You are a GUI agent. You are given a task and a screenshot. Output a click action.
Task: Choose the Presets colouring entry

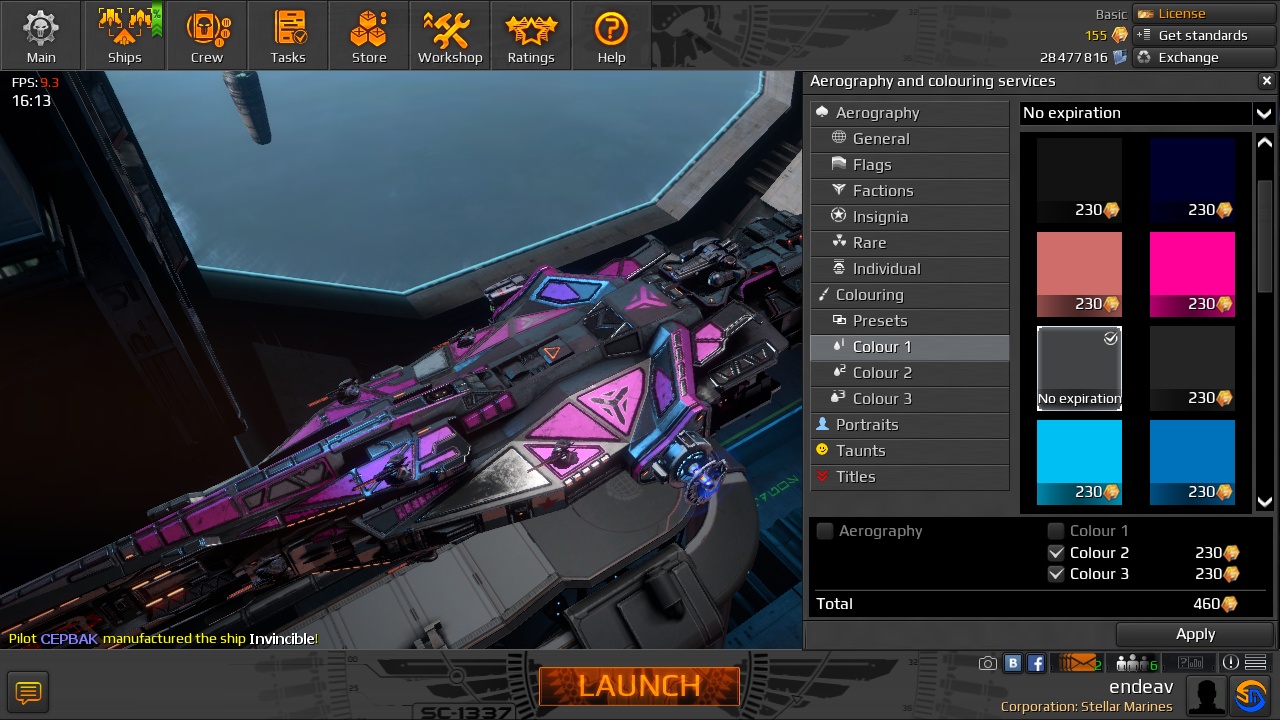(x=880, y=321)
